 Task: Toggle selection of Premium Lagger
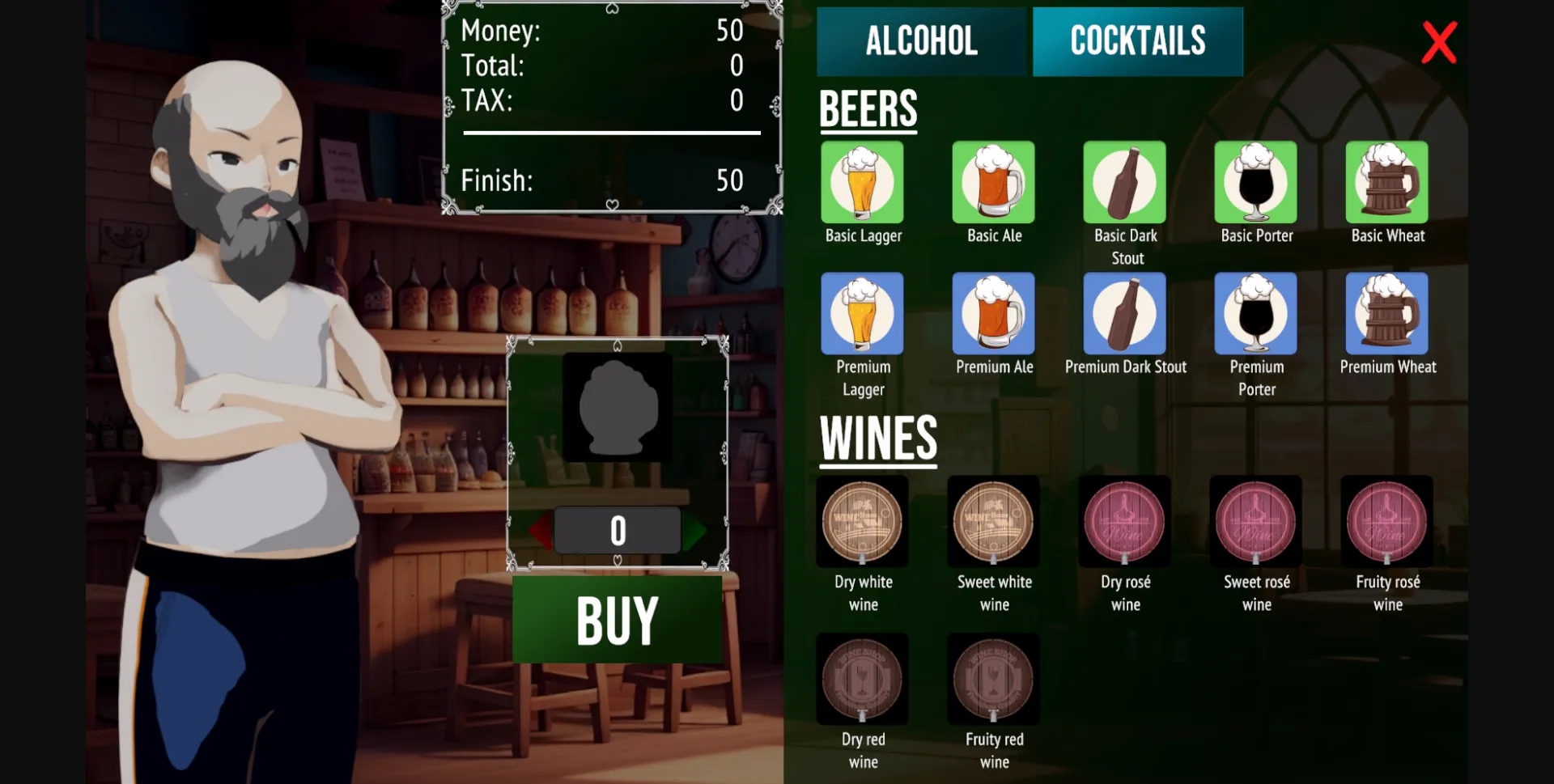861,315
